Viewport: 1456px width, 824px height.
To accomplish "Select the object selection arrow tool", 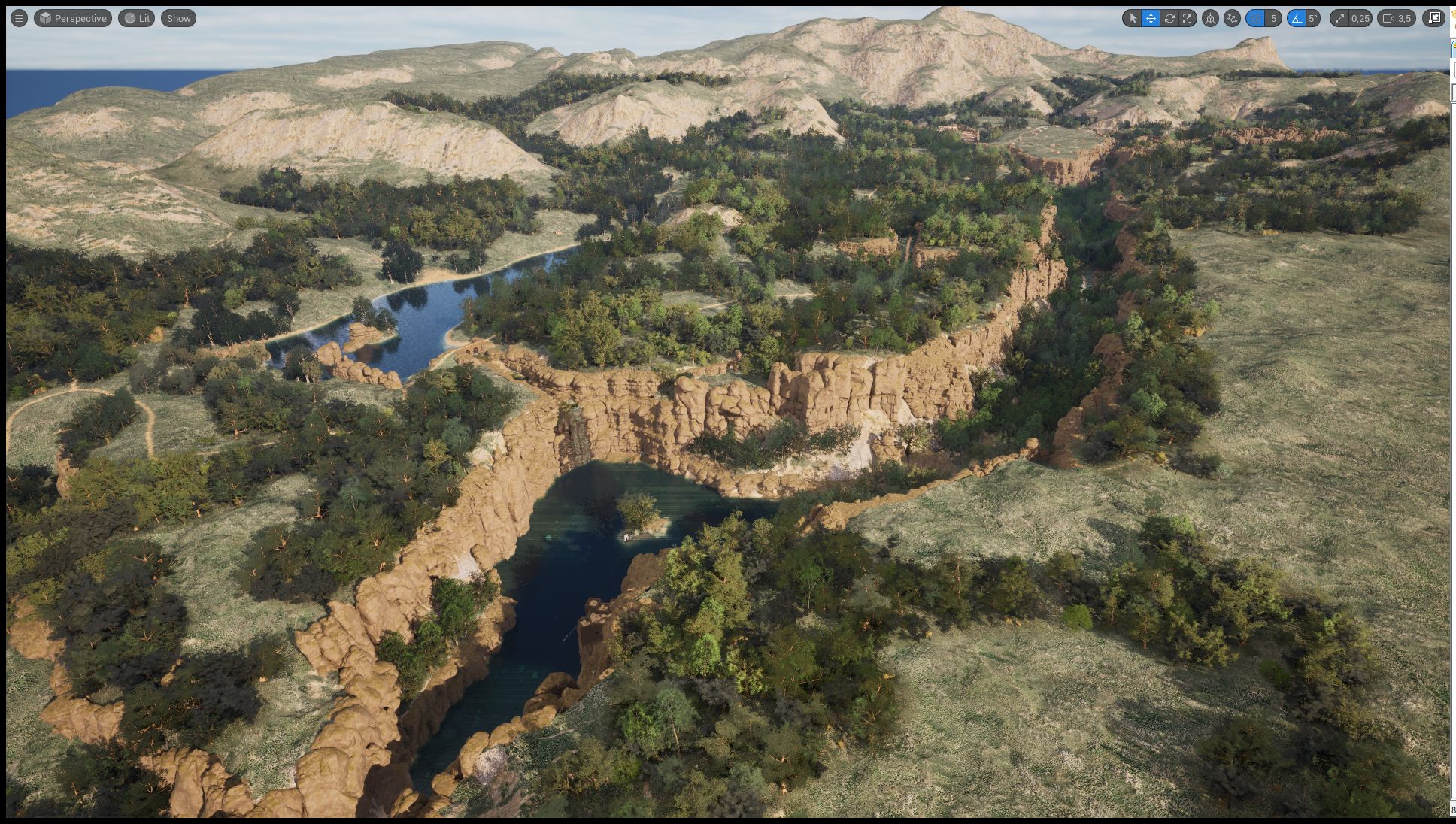I will click(1133, 18).
